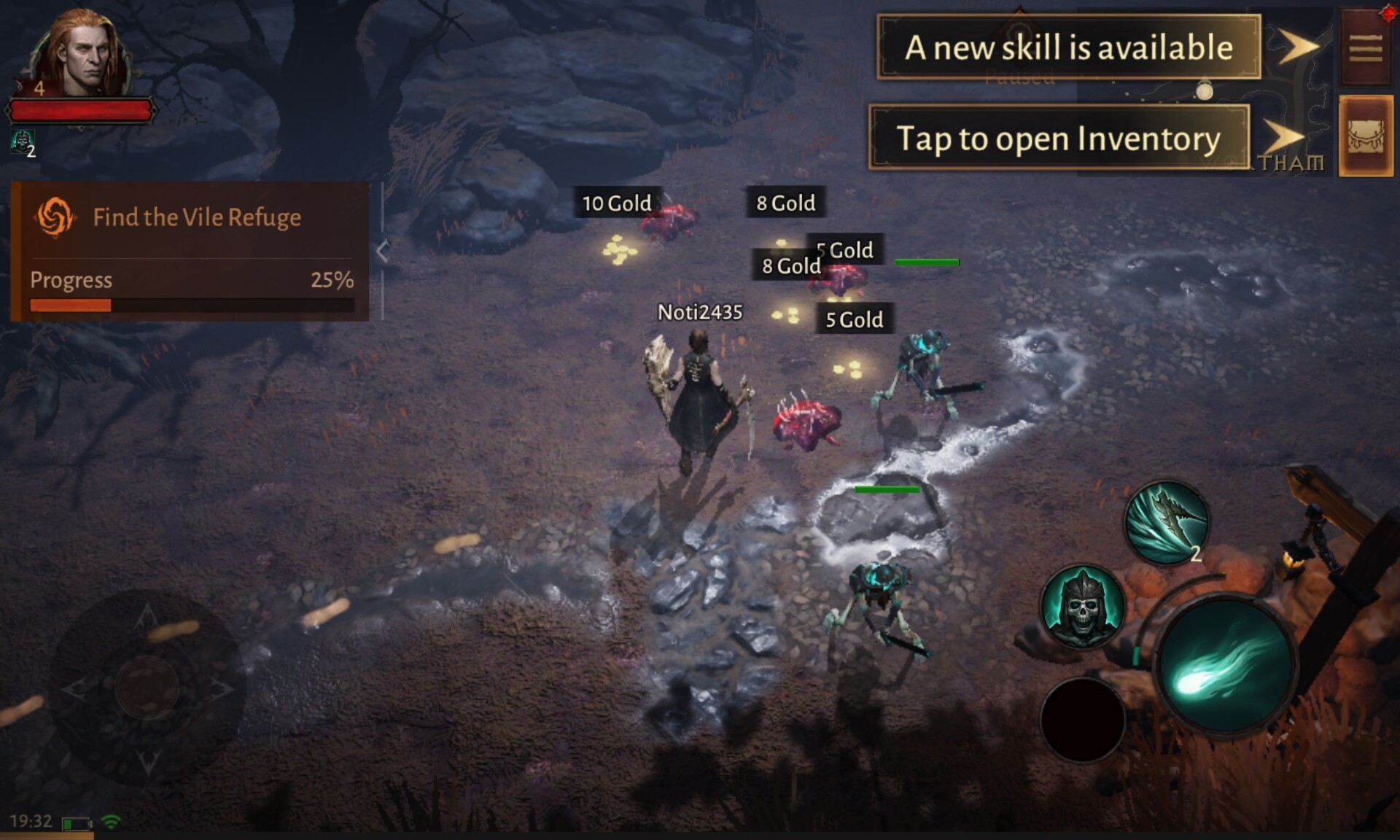Tap the 'A new skill is available' prompt
This screenshot has height=840, width=1400.
point(1069,47)
